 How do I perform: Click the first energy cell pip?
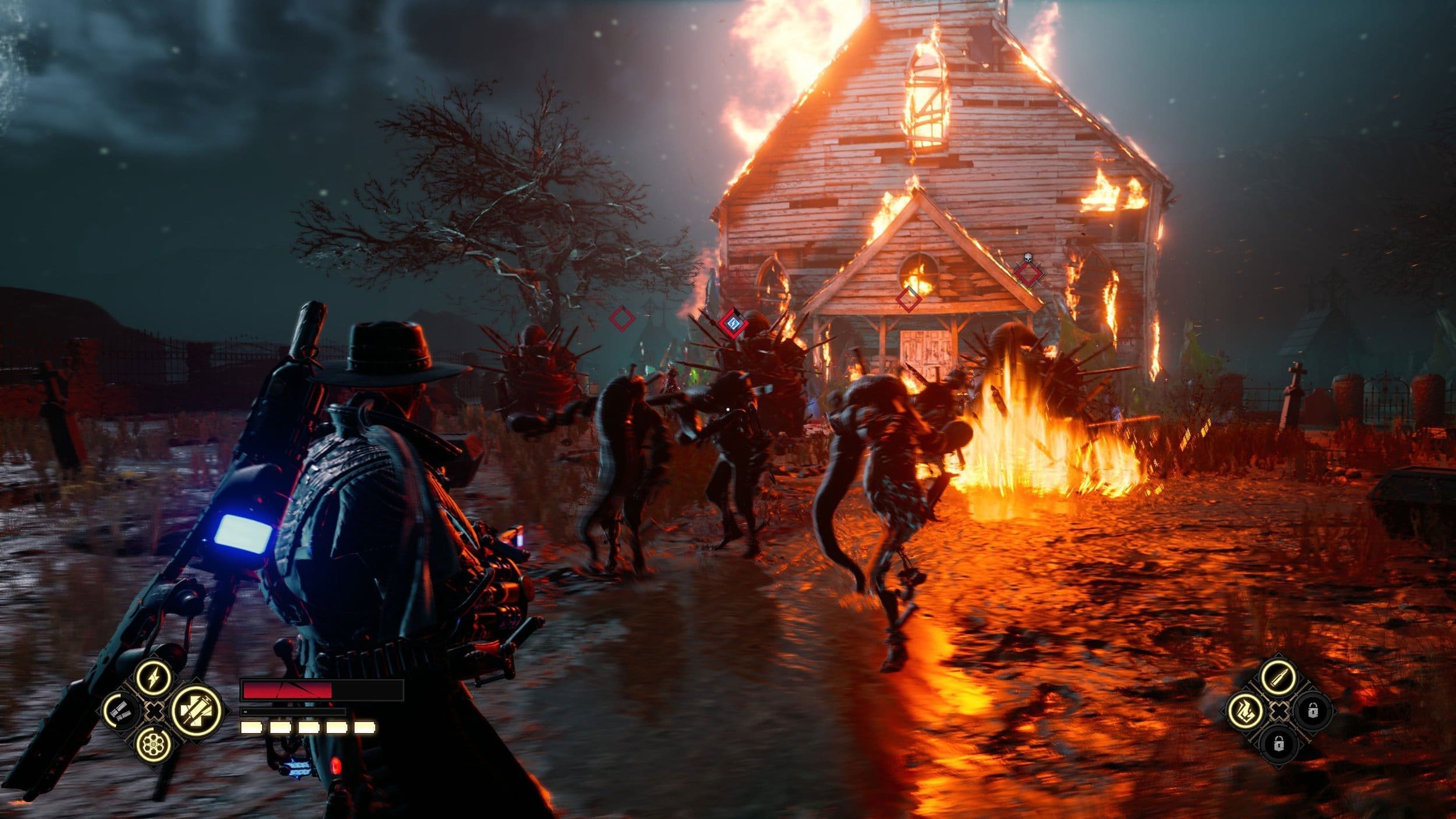click(x=251, y=728)
